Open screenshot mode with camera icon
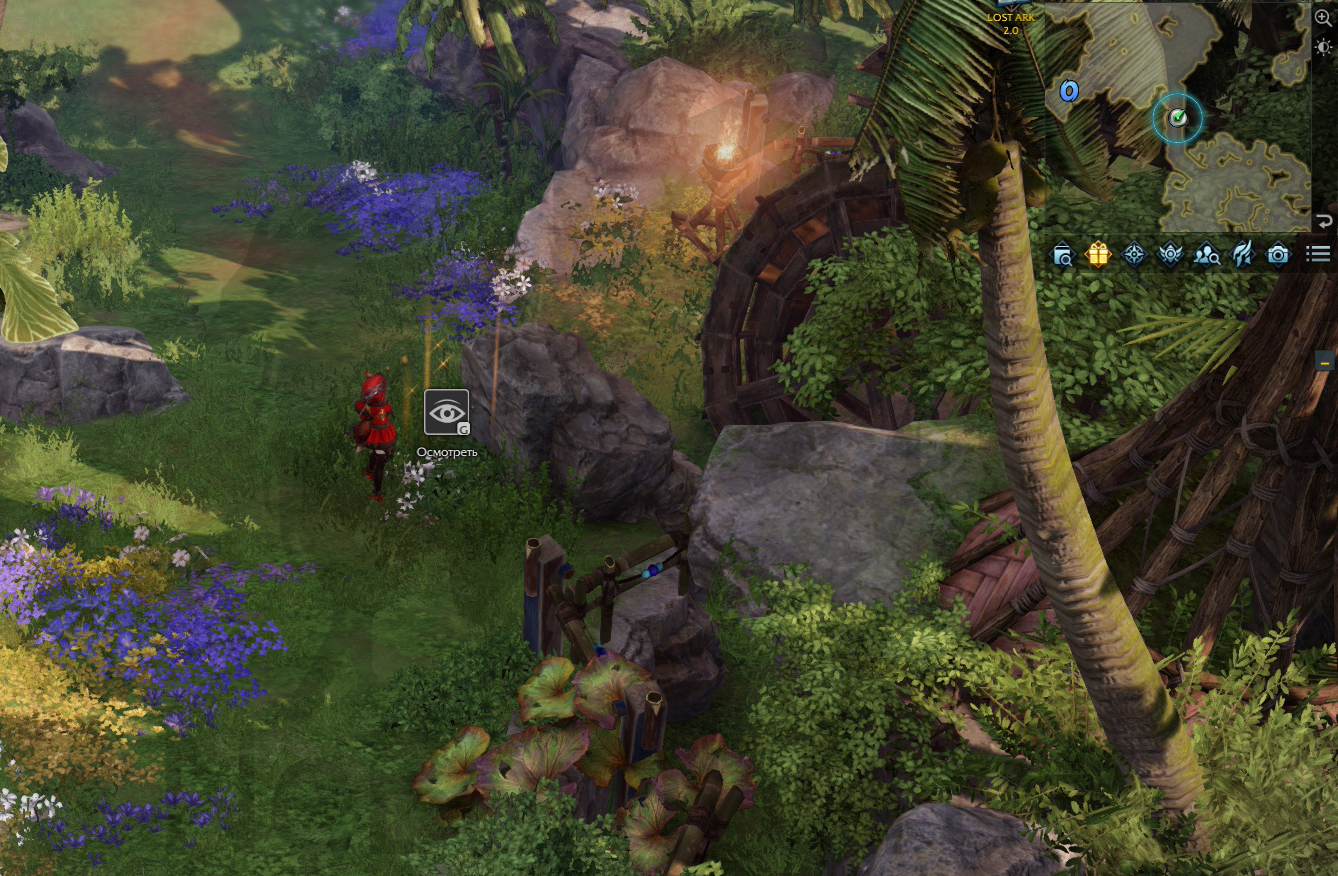The width and height of the screenshot is (1338, 876). [x=1278, y=255]
